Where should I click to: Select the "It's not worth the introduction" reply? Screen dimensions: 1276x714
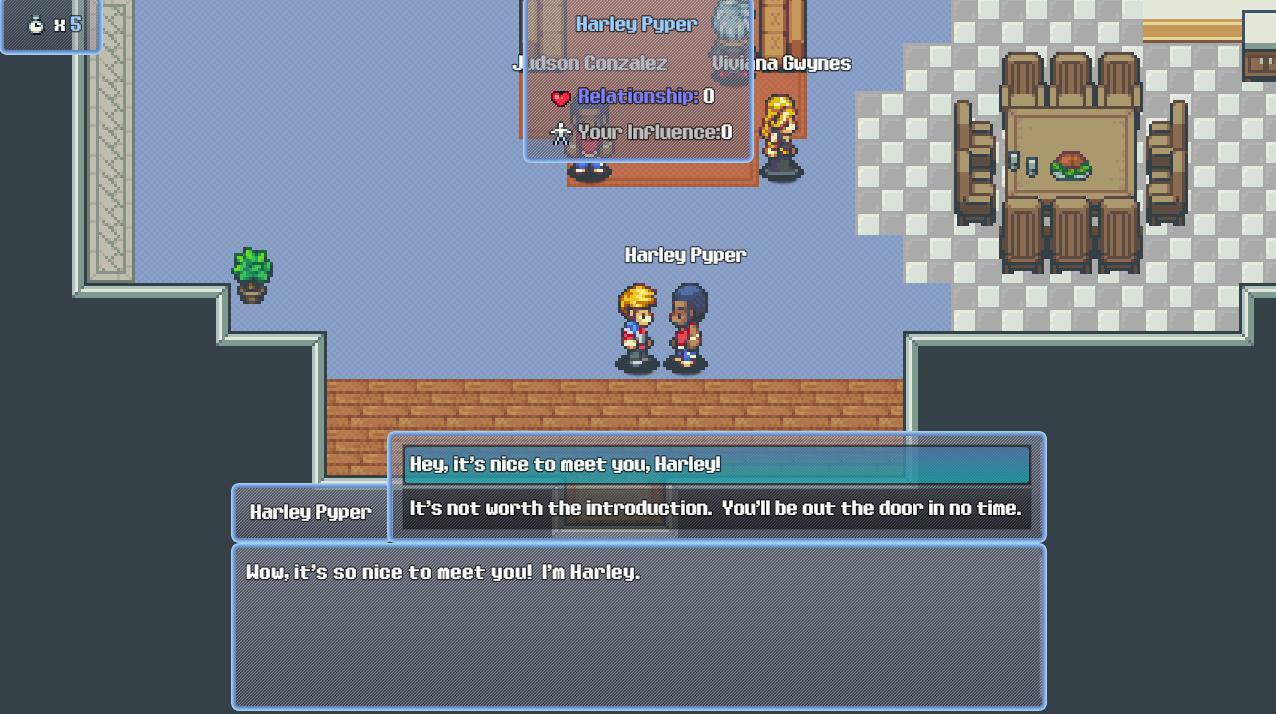(x=716, y=509)
